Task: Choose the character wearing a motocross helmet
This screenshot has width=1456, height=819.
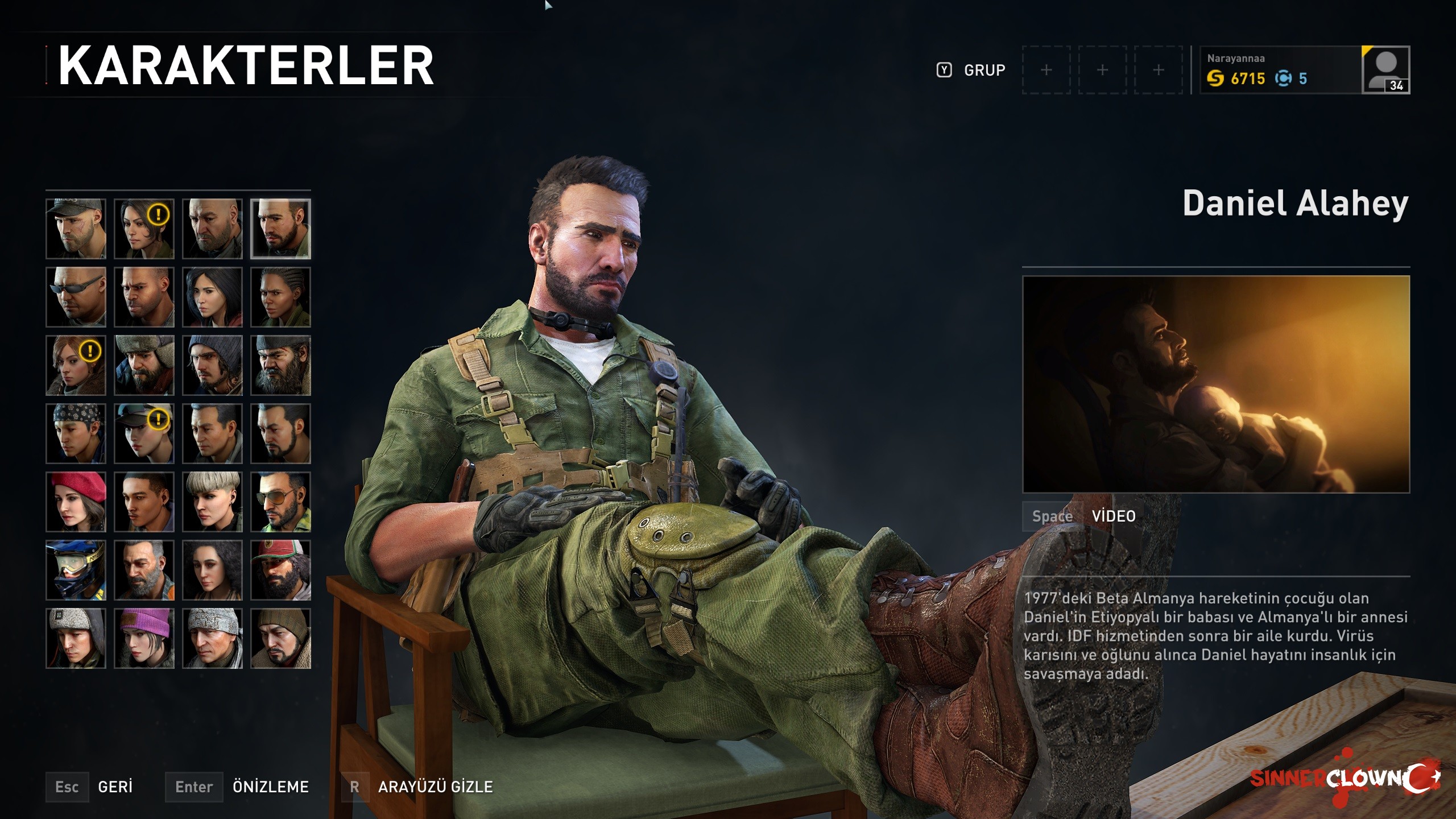Action: (x=76, y=570)
